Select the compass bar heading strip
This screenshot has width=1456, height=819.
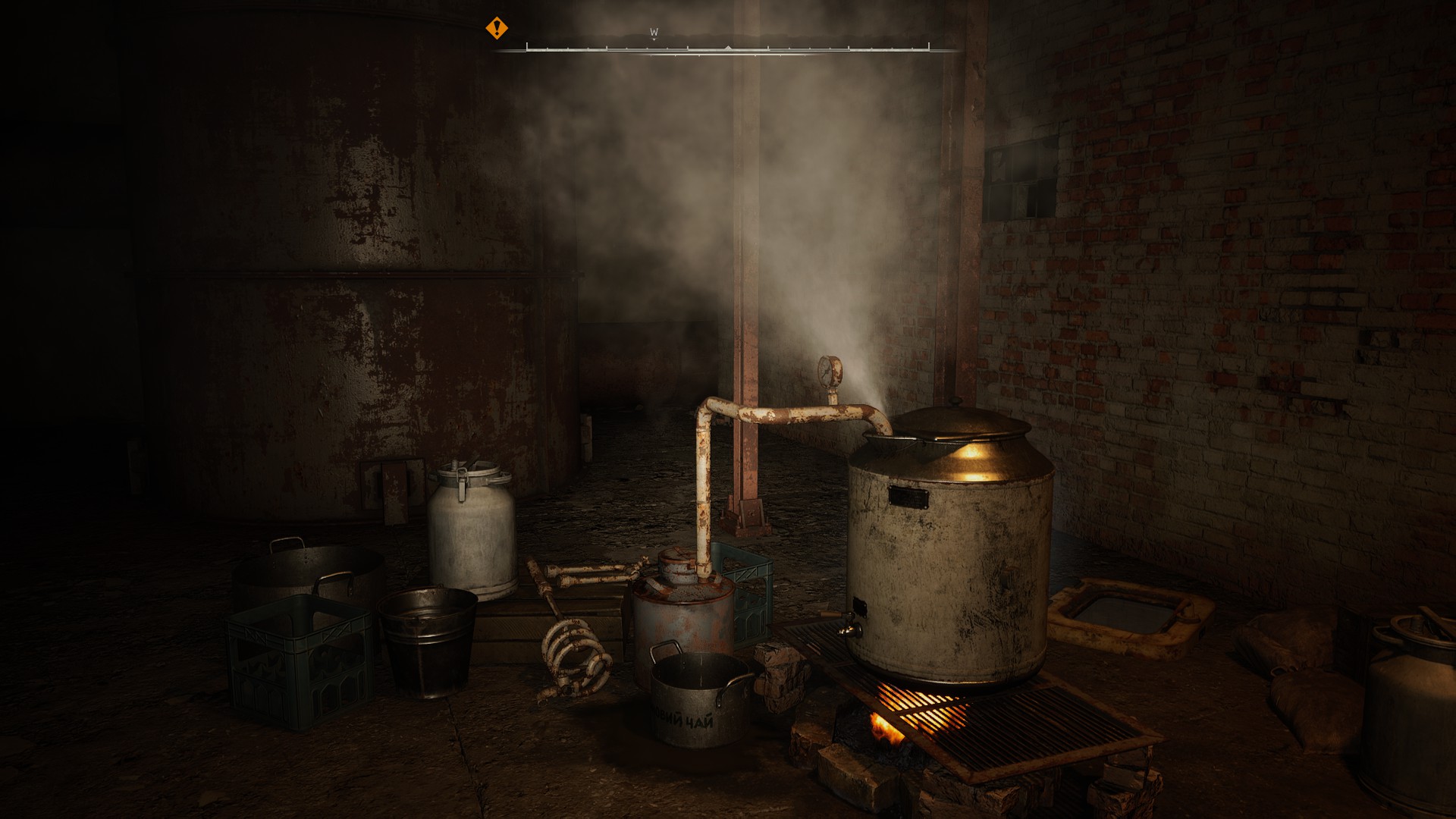point(727,49)
